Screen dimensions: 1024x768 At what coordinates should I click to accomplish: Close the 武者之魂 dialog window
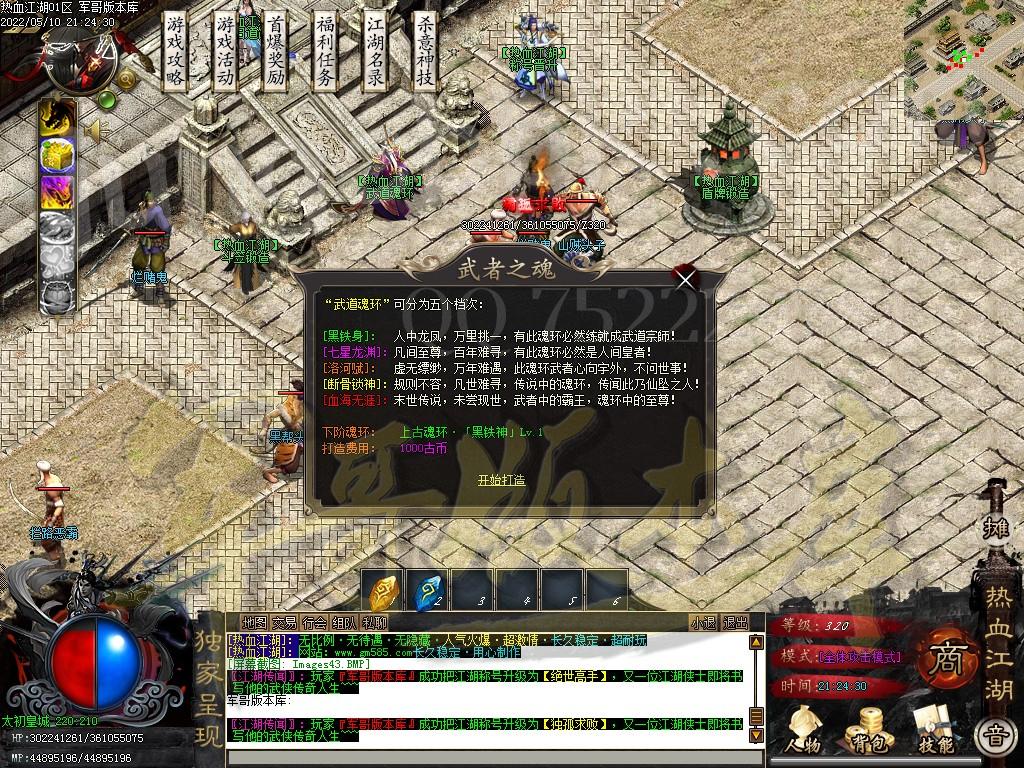tap(685, 279)
